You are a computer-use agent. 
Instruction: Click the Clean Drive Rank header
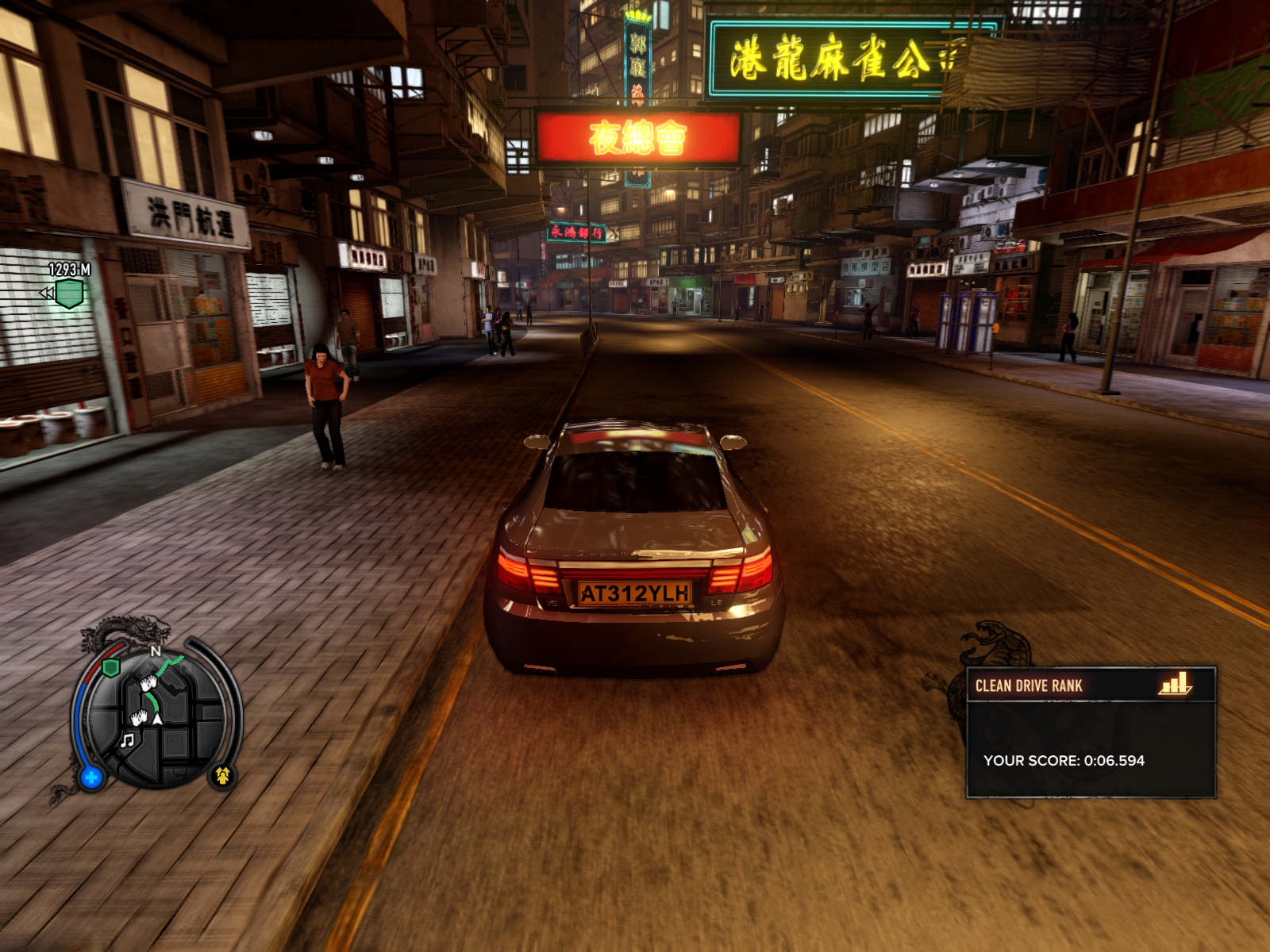[1029, 685]
